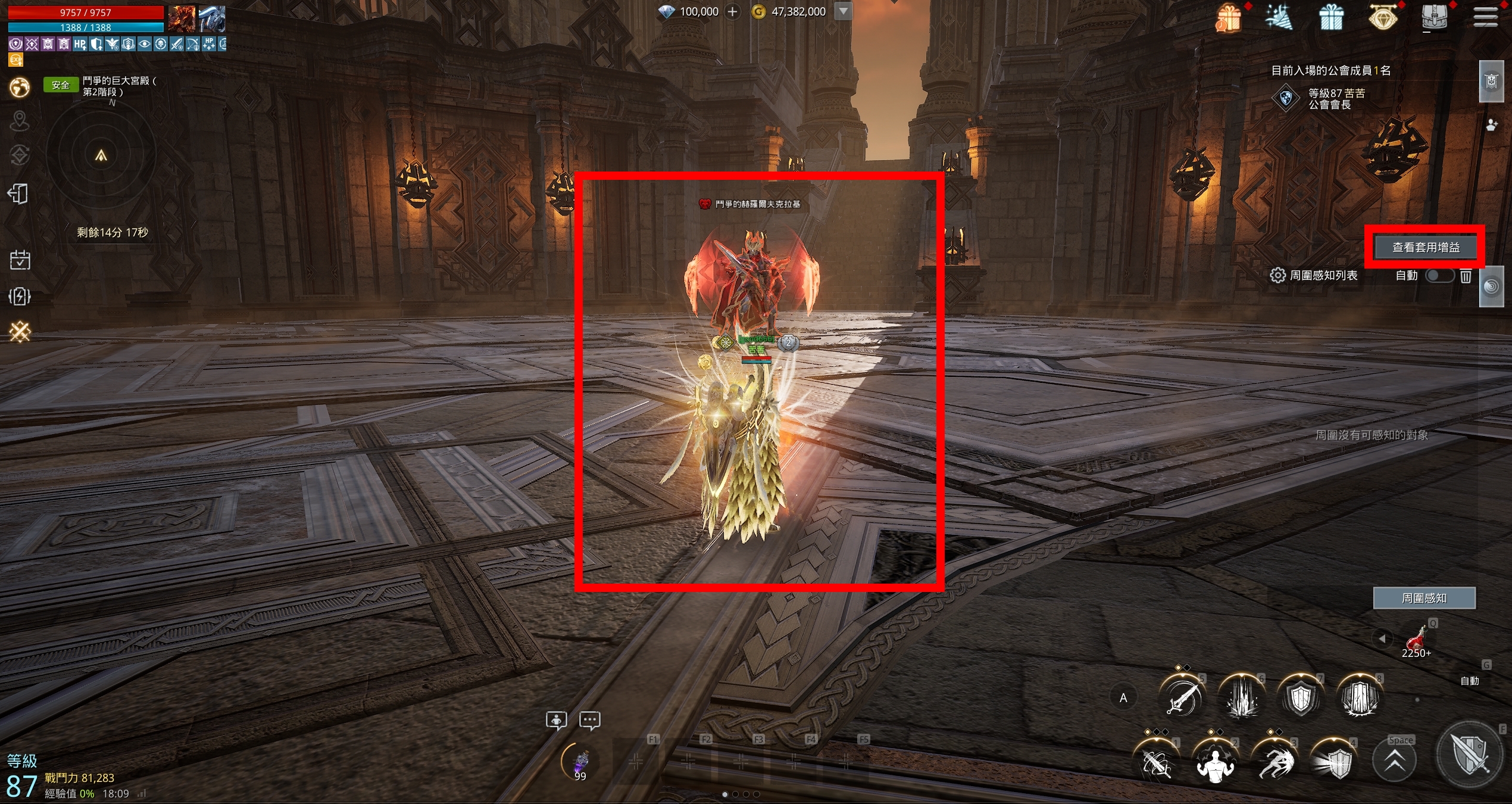The width and height of the screenshot is (1512, 804).
Task: Open the backpack inventory icon
Action: coord(1434,17)
